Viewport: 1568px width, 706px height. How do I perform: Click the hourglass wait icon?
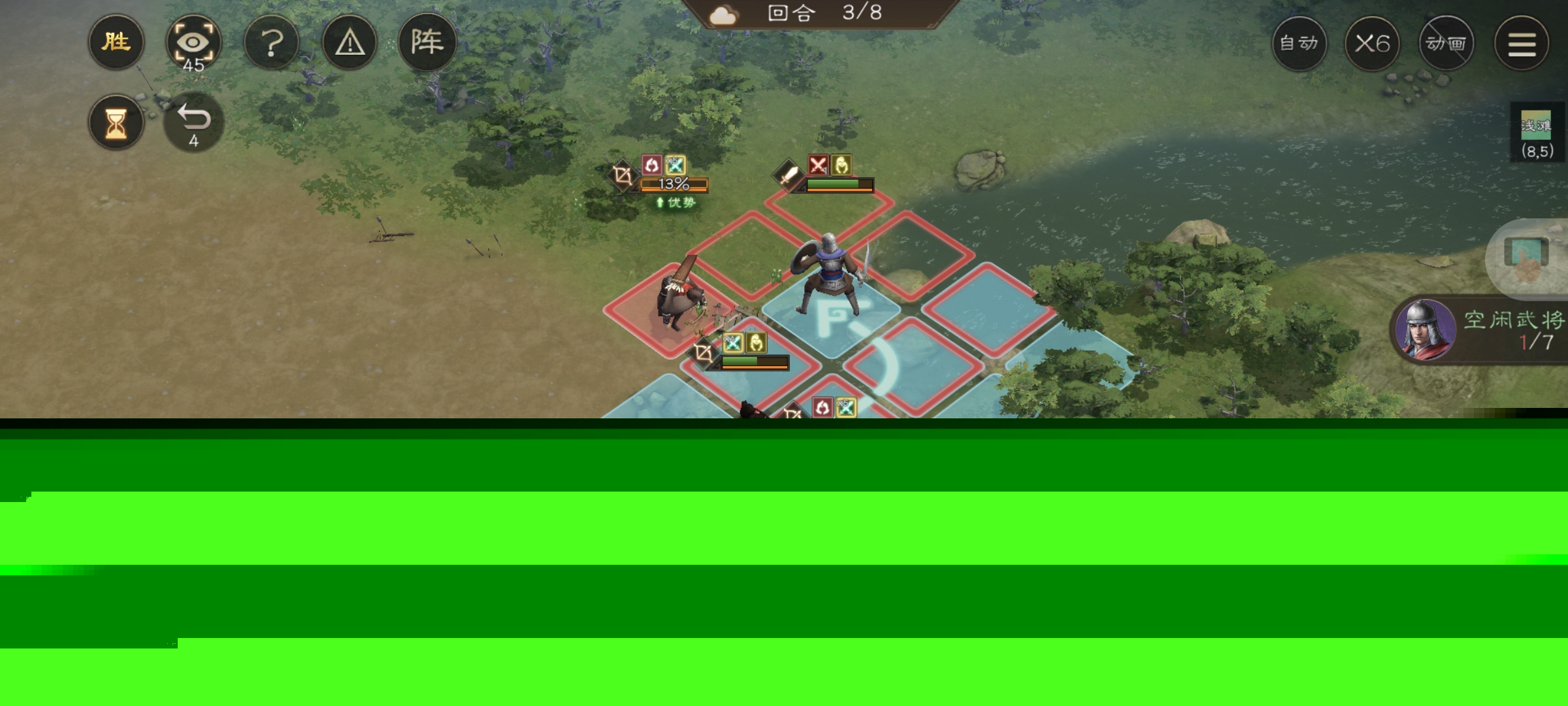coord(116,122)
